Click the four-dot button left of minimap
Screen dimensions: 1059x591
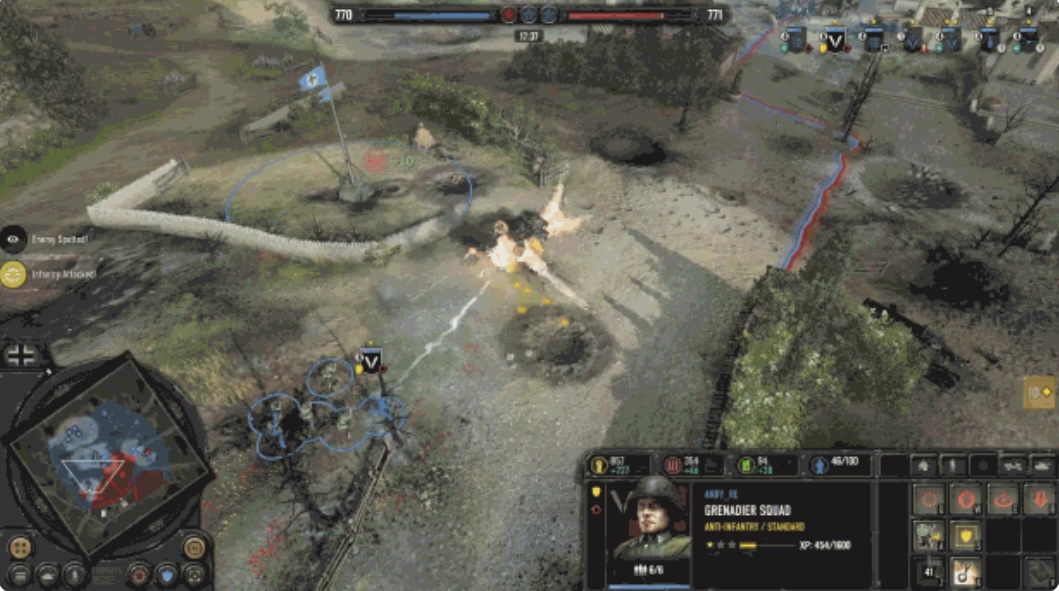point(20,547)
